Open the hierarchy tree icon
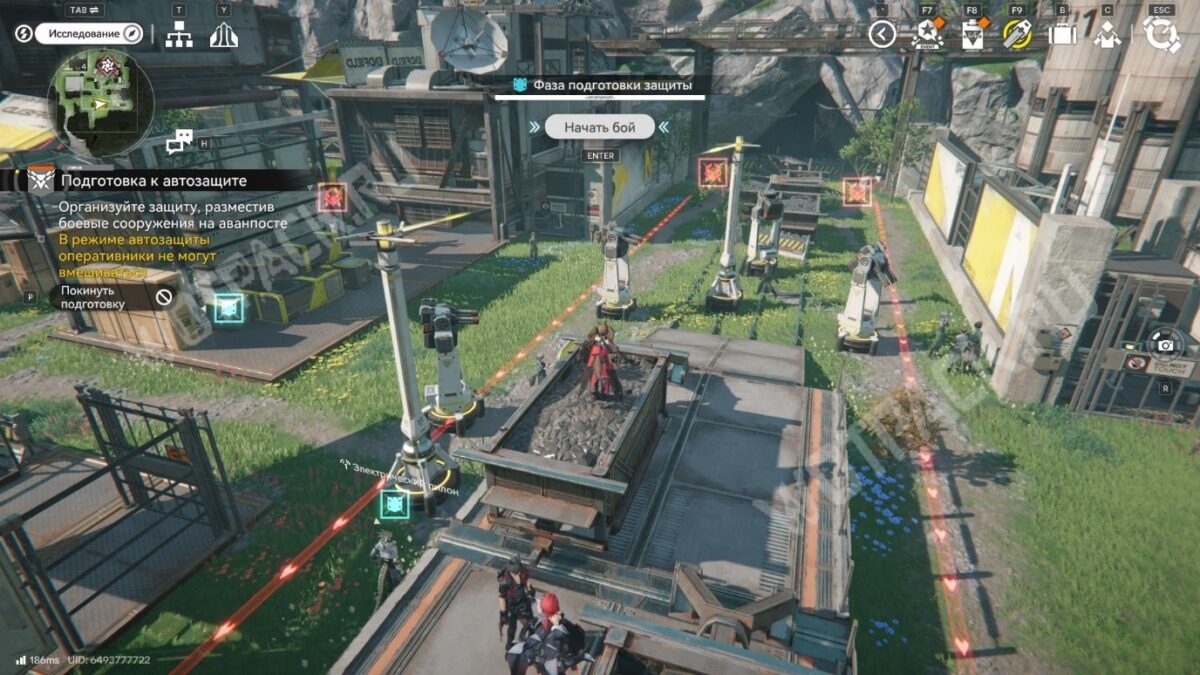The width and height of the screenshot is (1200, 675). 179,35
